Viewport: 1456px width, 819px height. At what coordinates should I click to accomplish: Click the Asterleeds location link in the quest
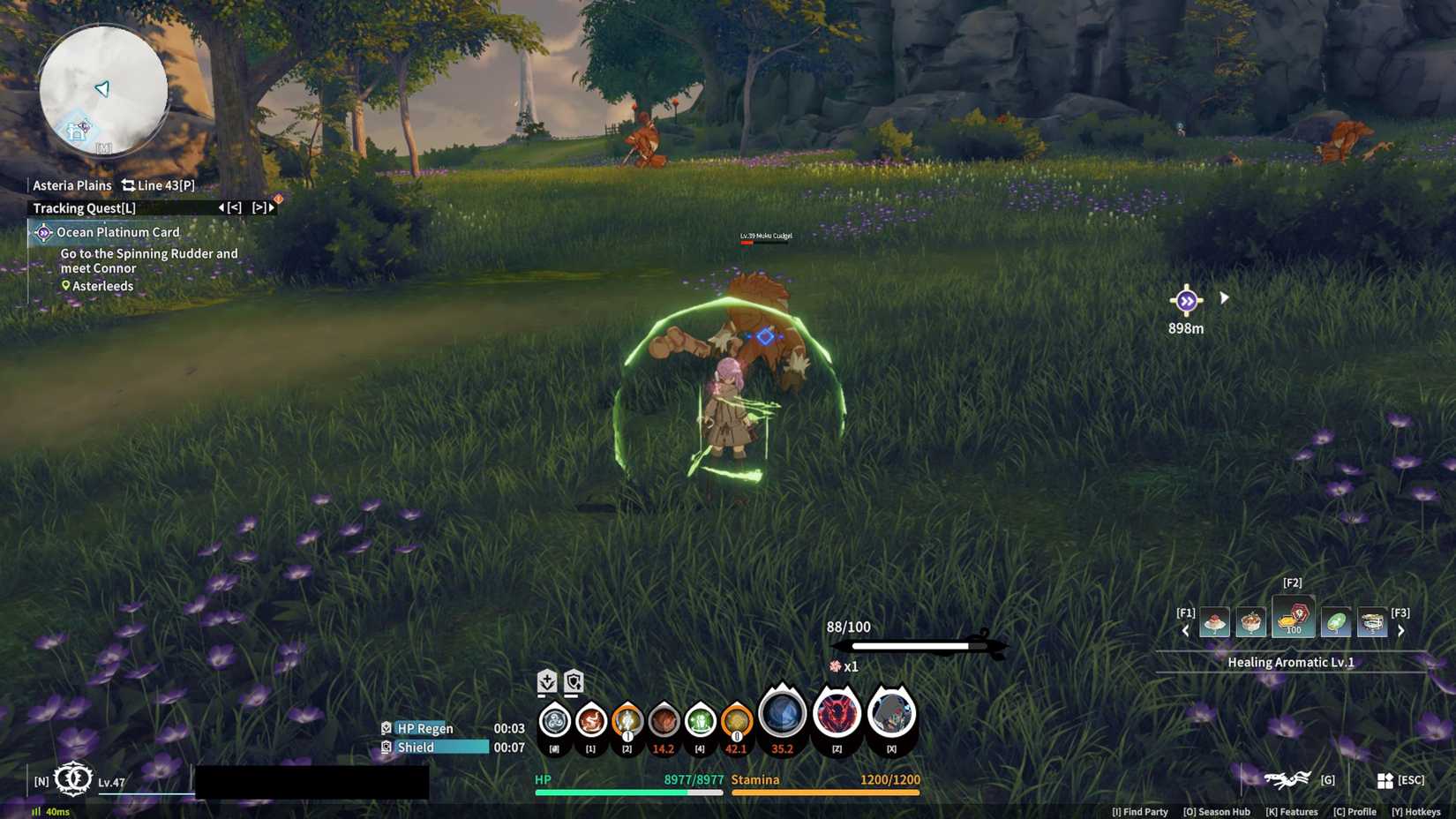(x=100, y=285)
